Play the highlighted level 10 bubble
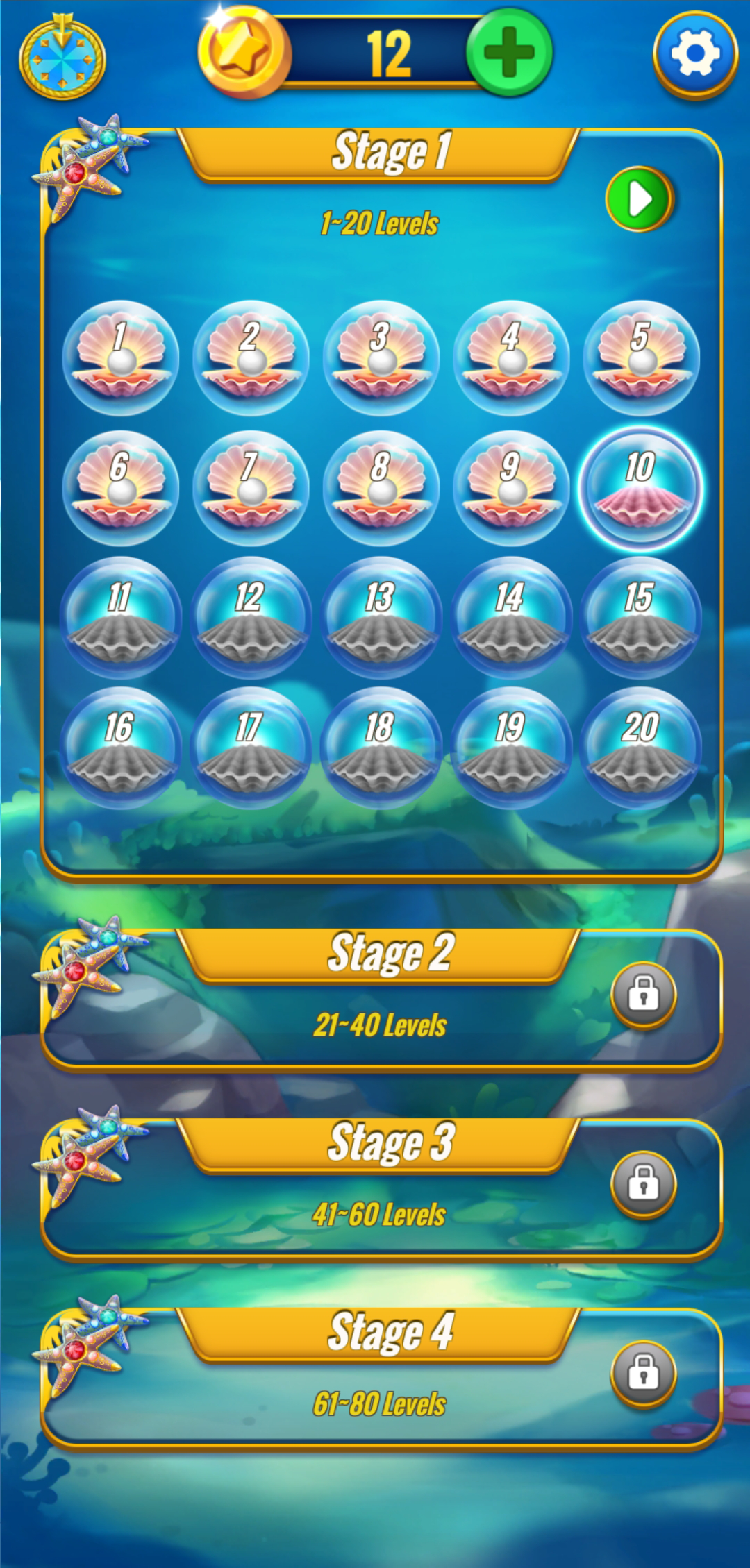 tap(641, 488)
